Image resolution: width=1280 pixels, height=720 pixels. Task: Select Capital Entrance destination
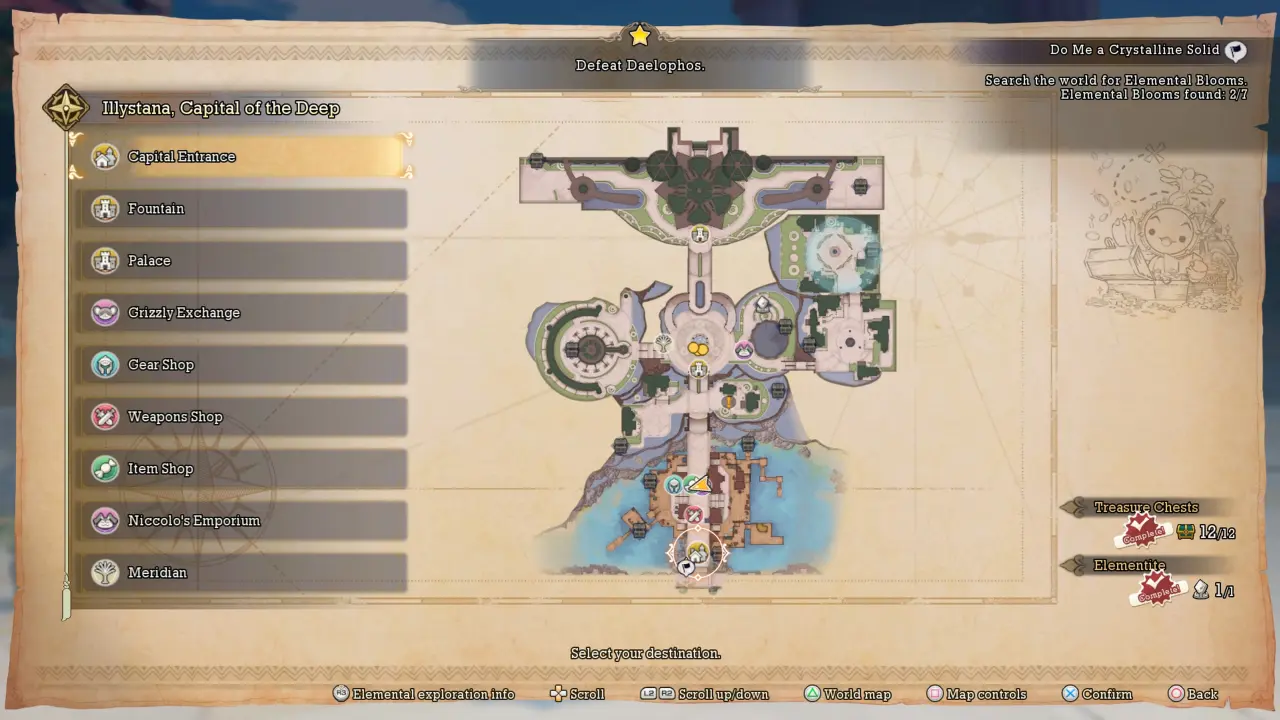(x=240, y=157)
